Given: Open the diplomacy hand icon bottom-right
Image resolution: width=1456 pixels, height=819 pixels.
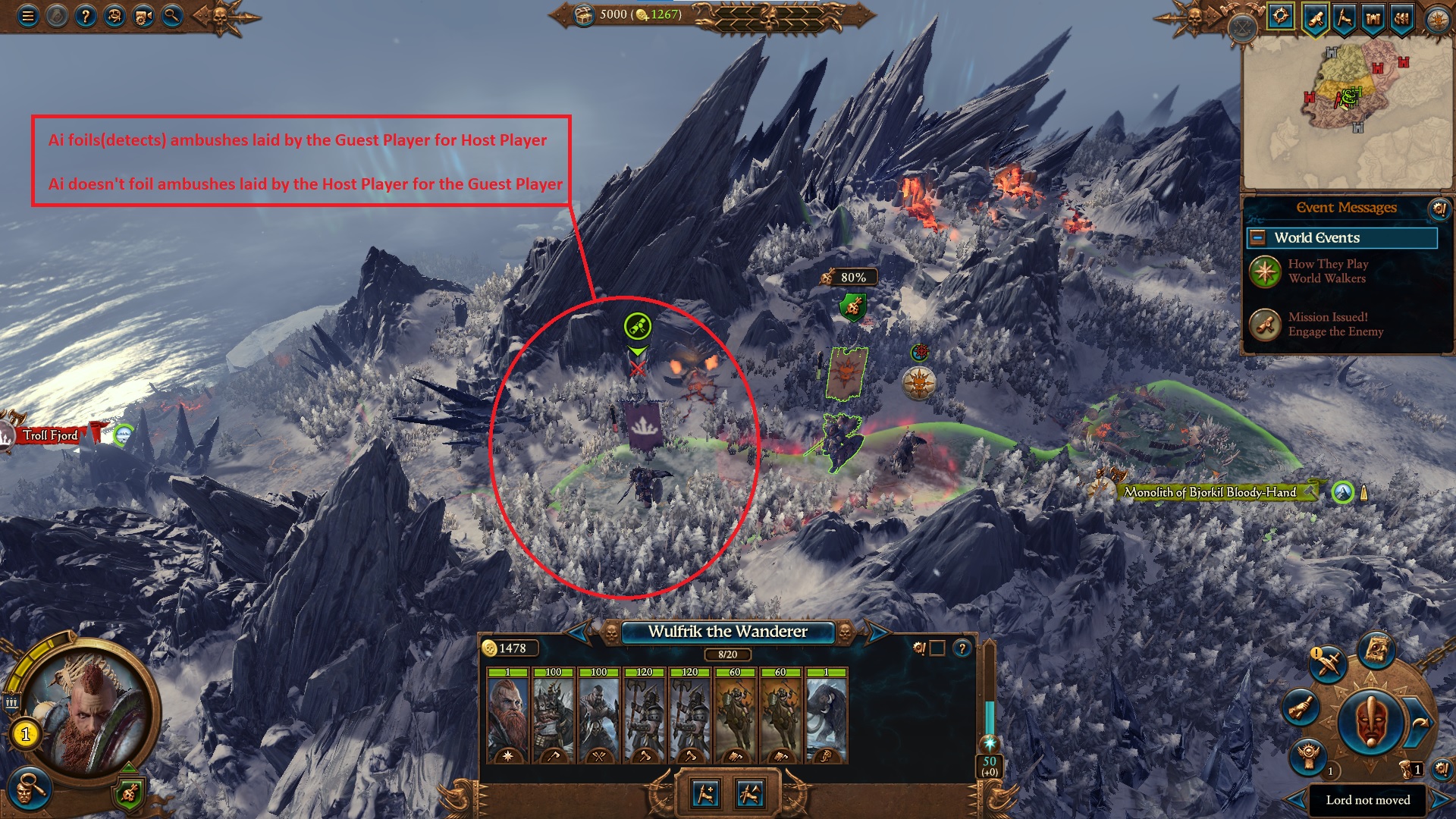Looking at the screenshot, I should point(1300,708).
